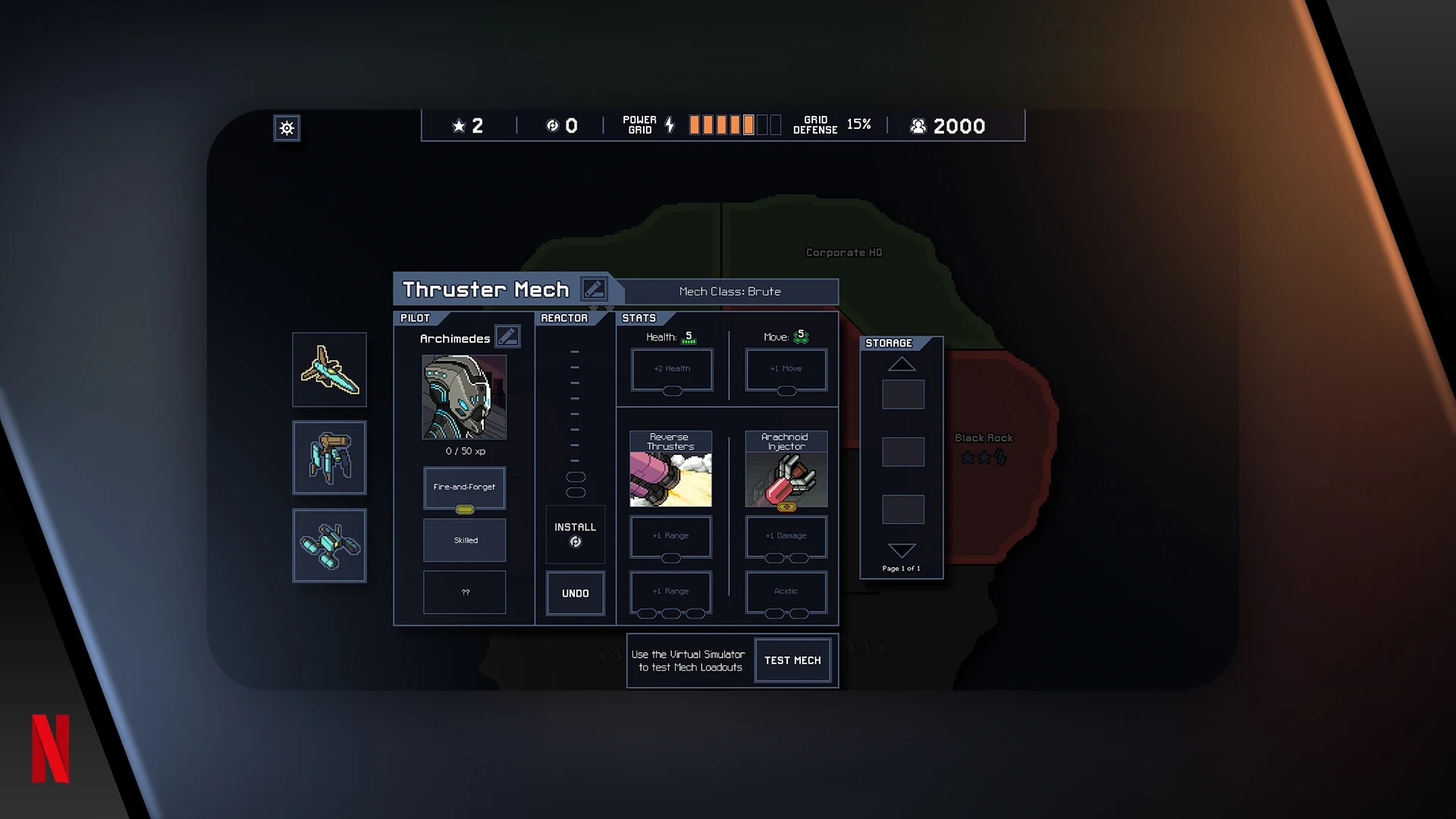
Task: Click UNDO to revert reactor changes
Action: [x=575, y=594]
